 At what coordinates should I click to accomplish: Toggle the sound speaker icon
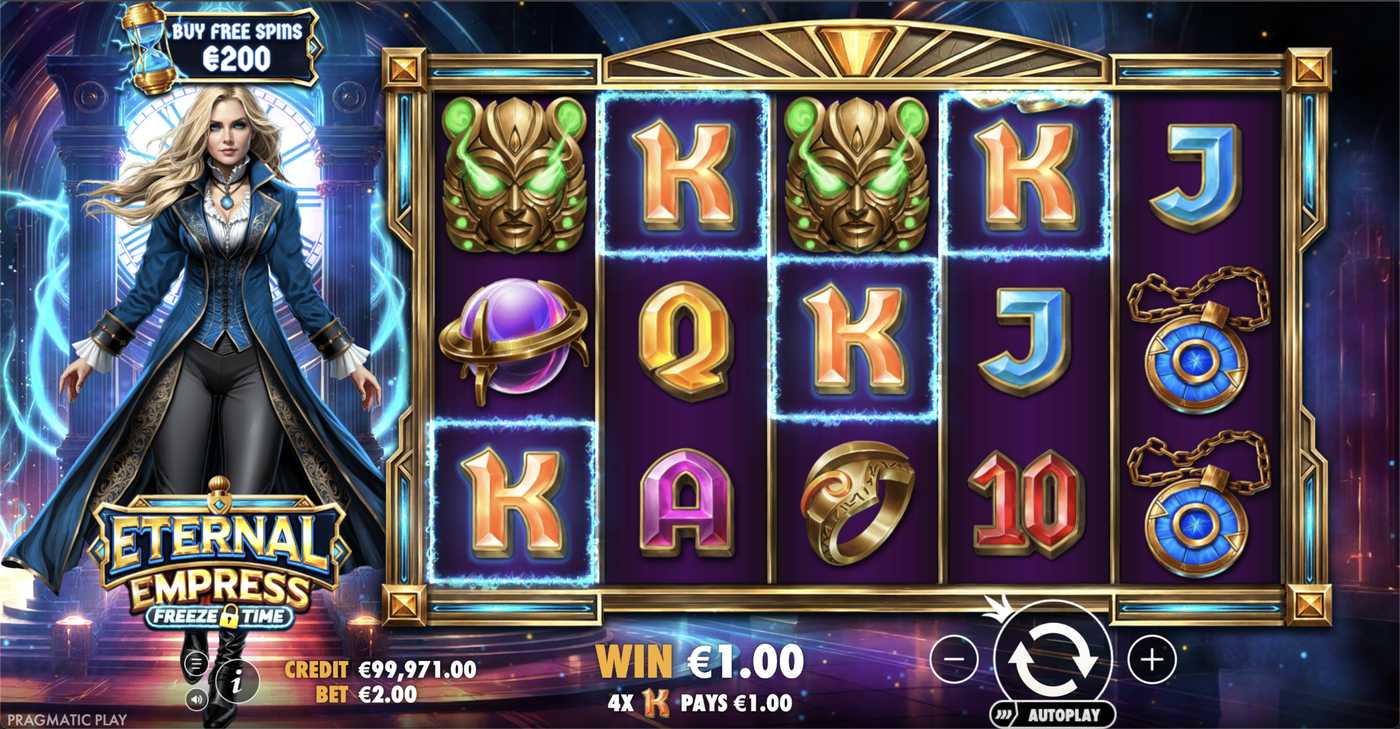(197, 698)
